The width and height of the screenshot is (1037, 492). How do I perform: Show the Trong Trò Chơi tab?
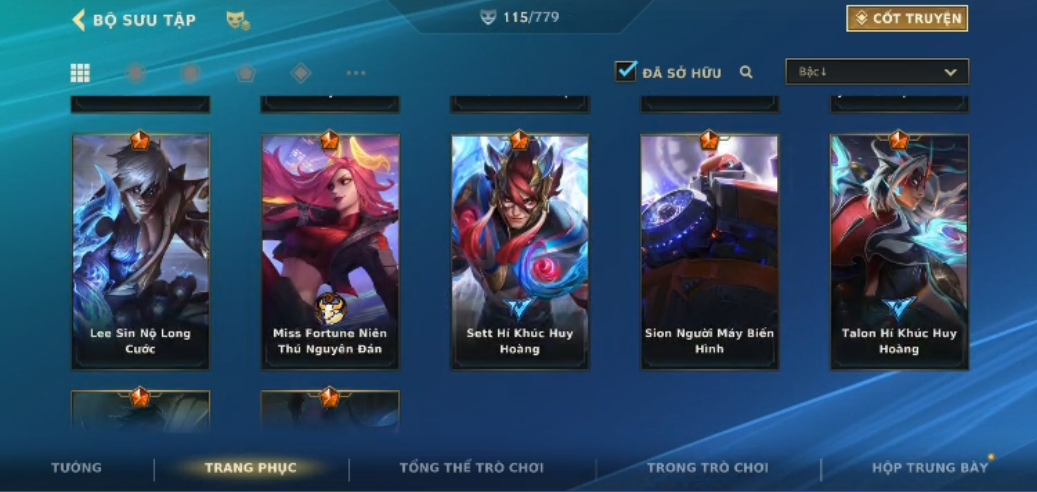click(708, 468)
